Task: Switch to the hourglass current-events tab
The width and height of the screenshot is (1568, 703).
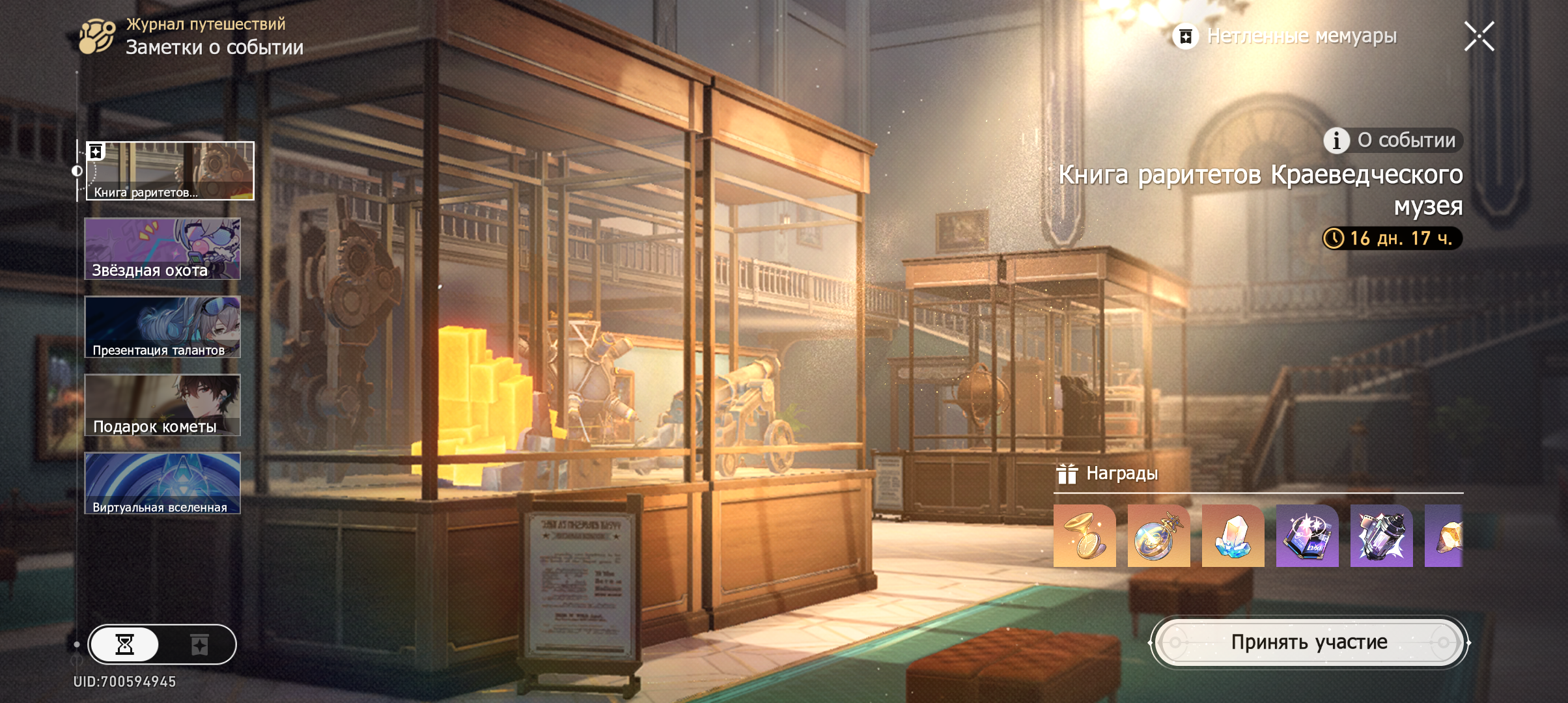Action: (x=124, y=644)
